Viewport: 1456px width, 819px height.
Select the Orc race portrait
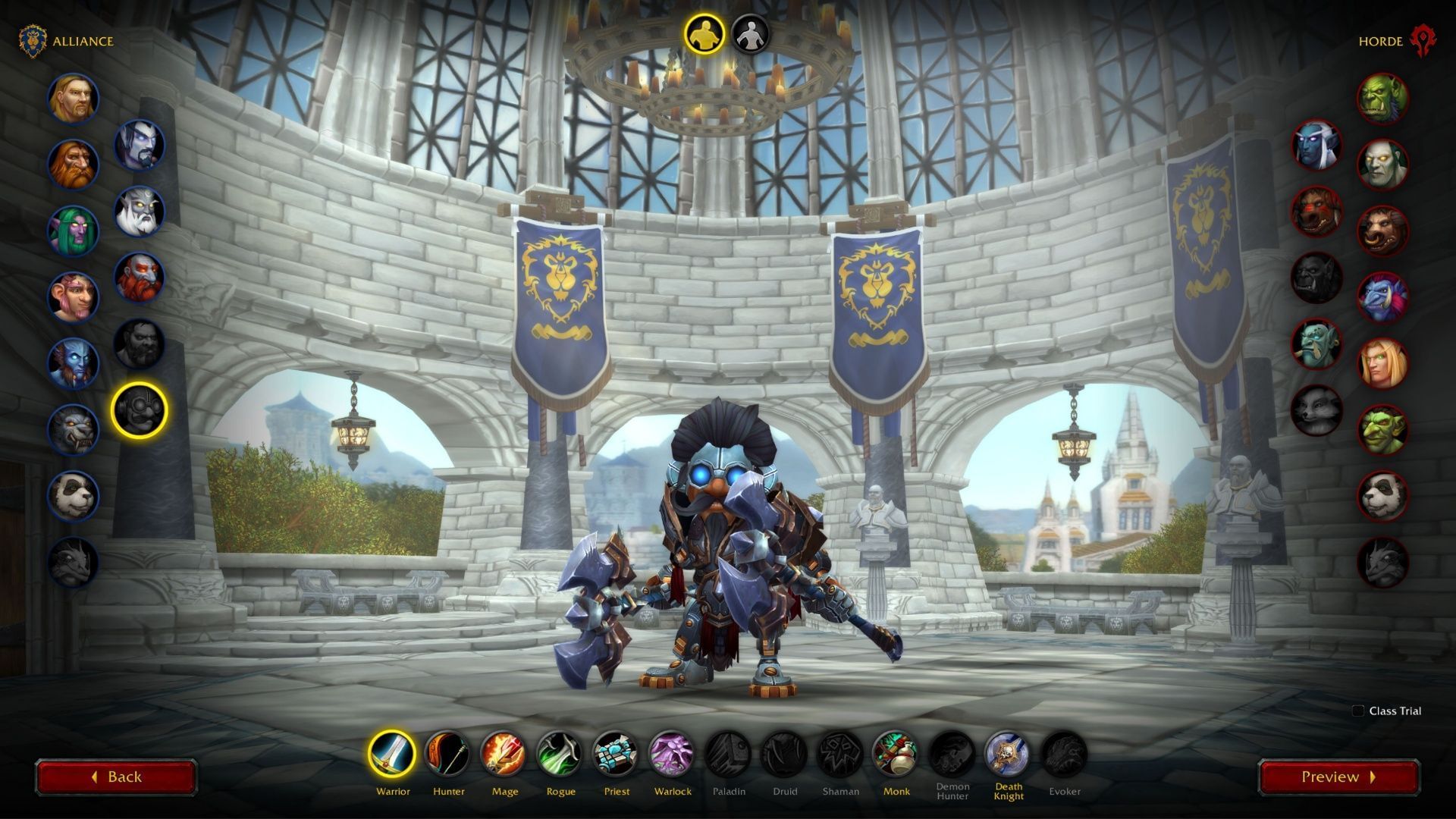1382,99
